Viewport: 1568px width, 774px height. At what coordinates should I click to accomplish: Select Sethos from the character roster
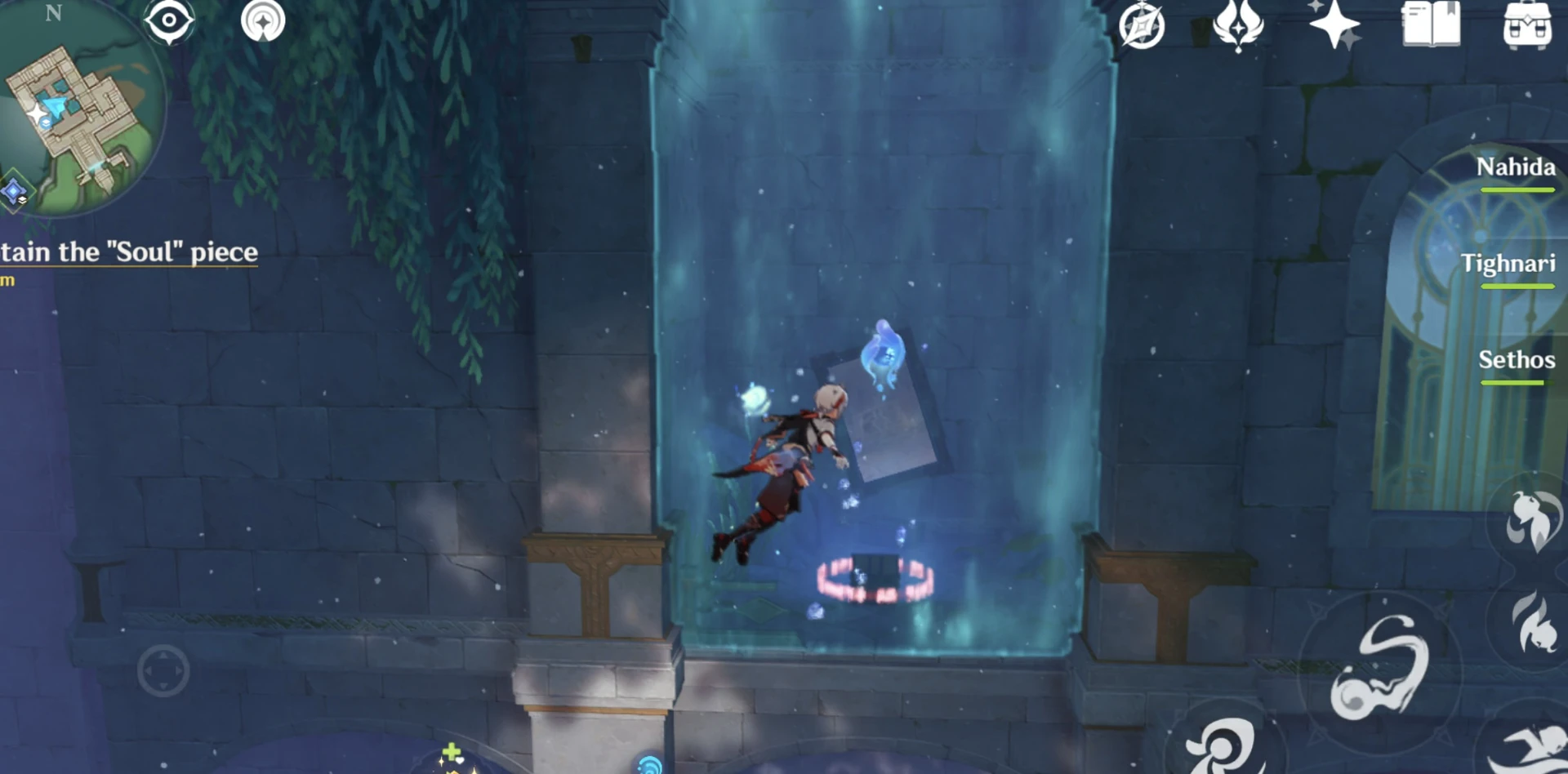click(x=1517, y=360)
